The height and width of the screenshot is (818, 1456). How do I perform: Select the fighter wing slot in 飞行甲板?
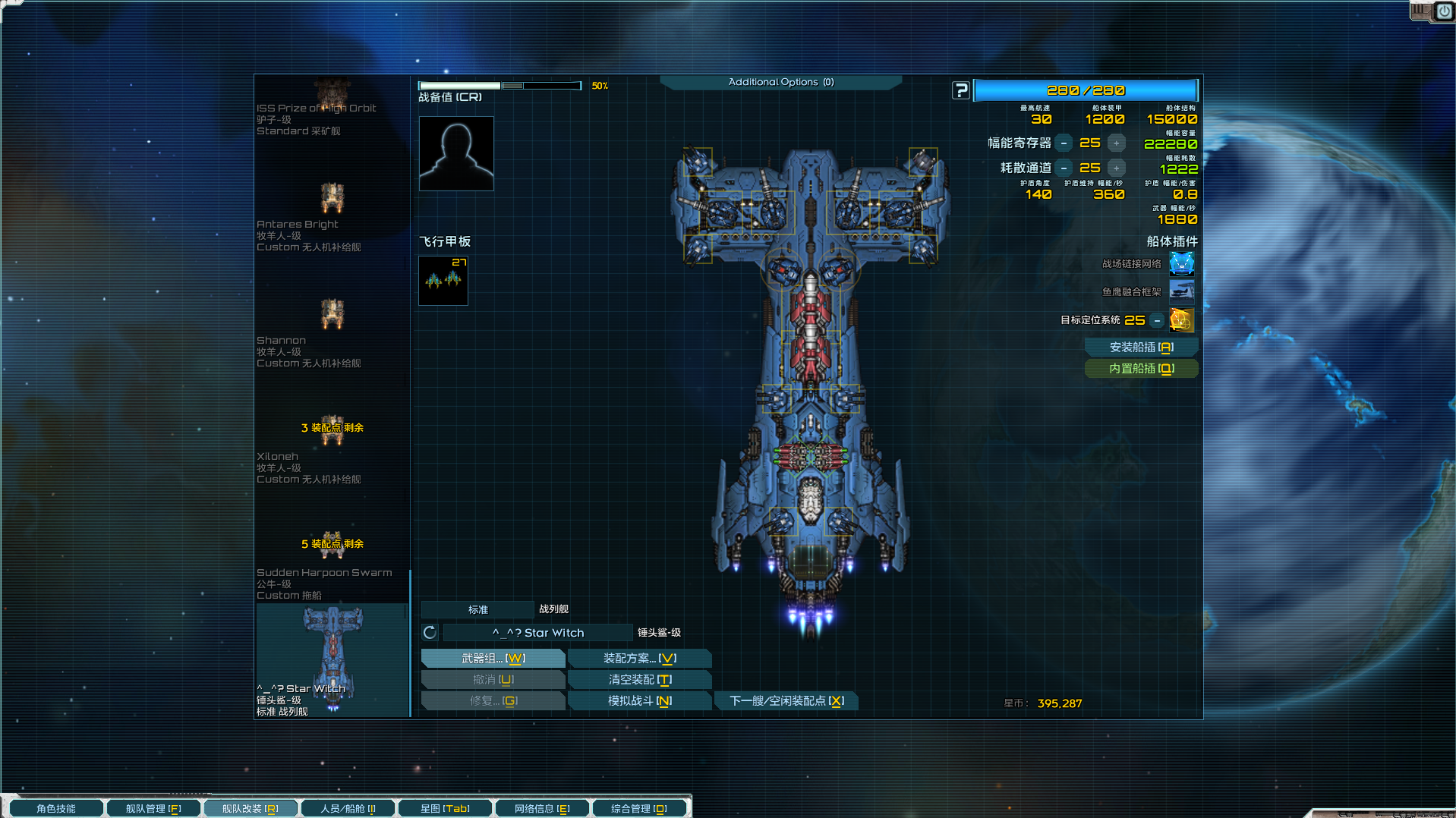point(443,281)
